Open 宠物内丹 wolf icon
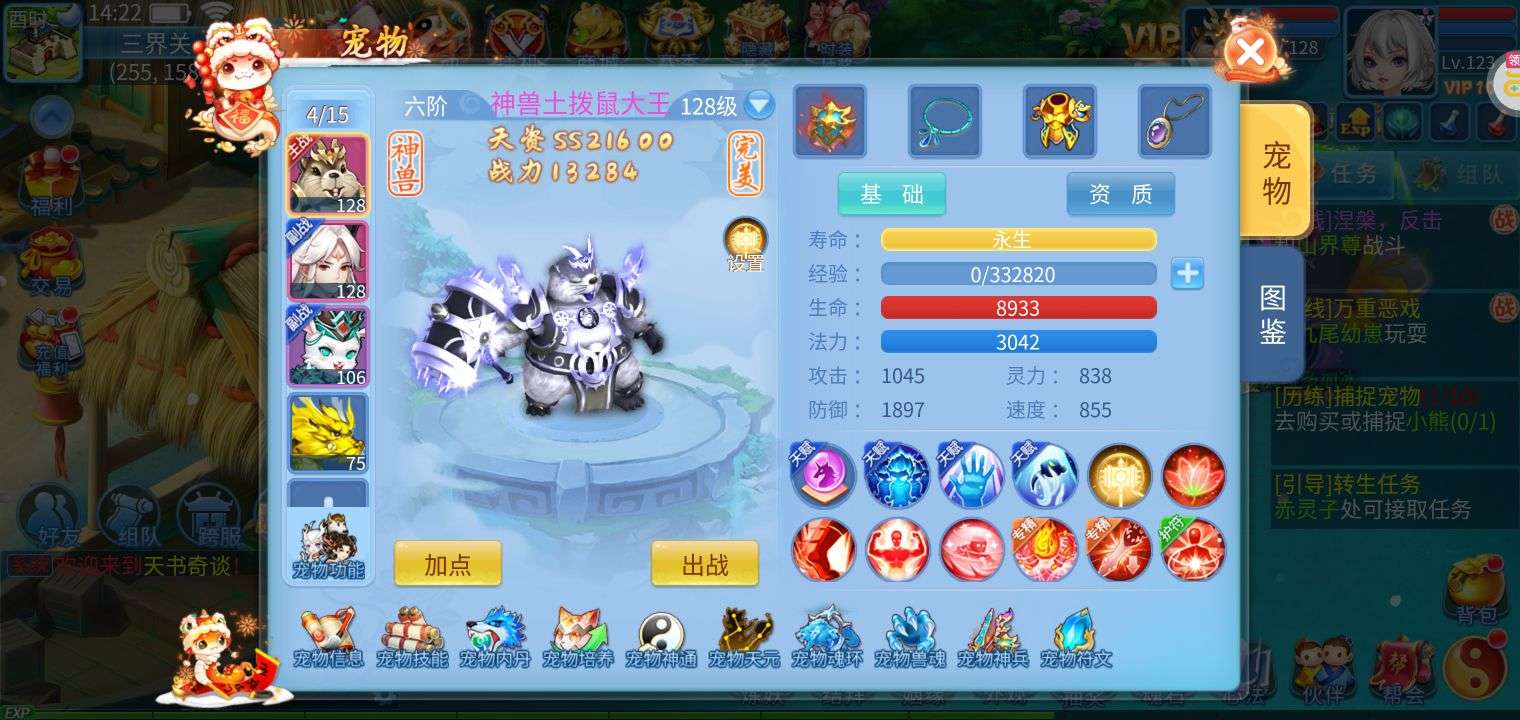1520x720 pixels. (495, 637)
